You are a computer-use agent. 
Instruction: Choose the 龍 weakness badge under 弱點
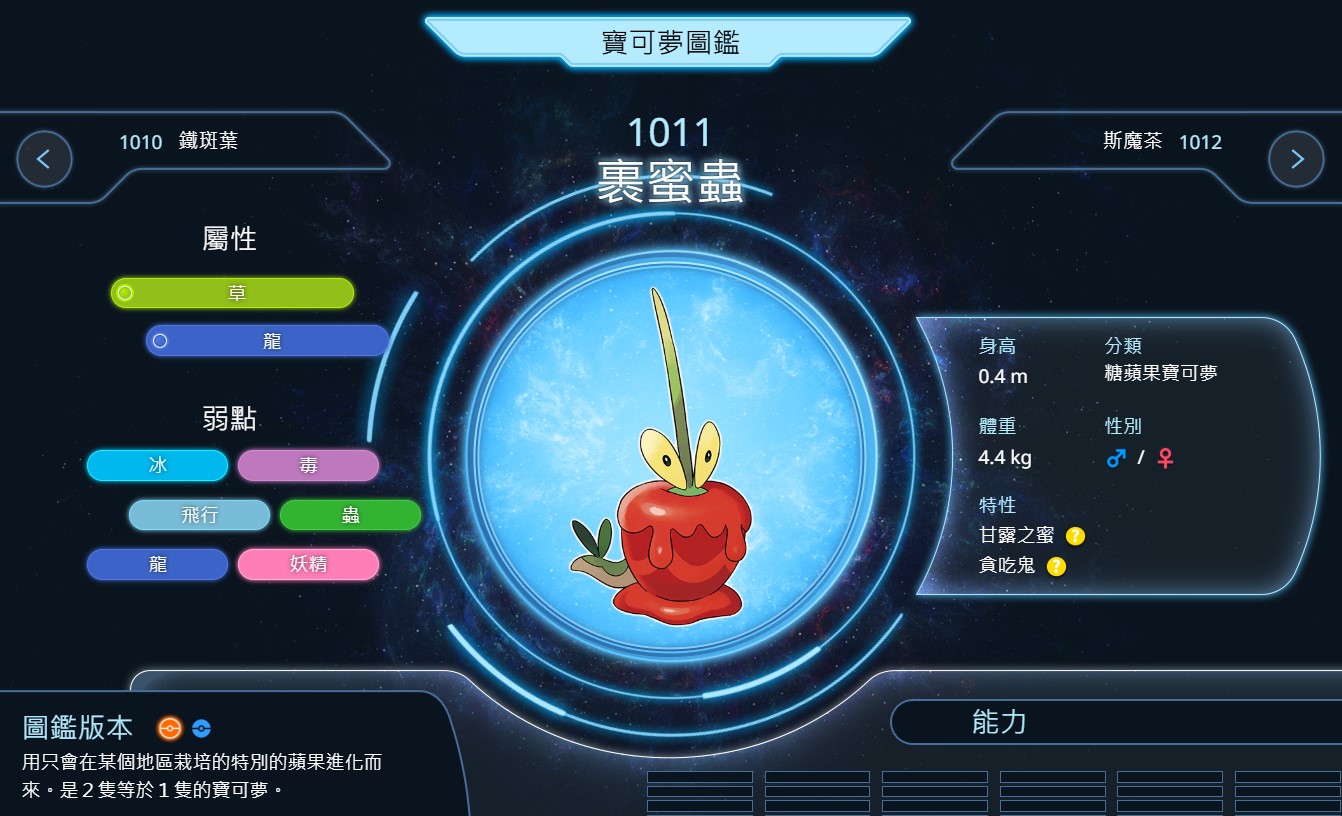tap(158, 564)
